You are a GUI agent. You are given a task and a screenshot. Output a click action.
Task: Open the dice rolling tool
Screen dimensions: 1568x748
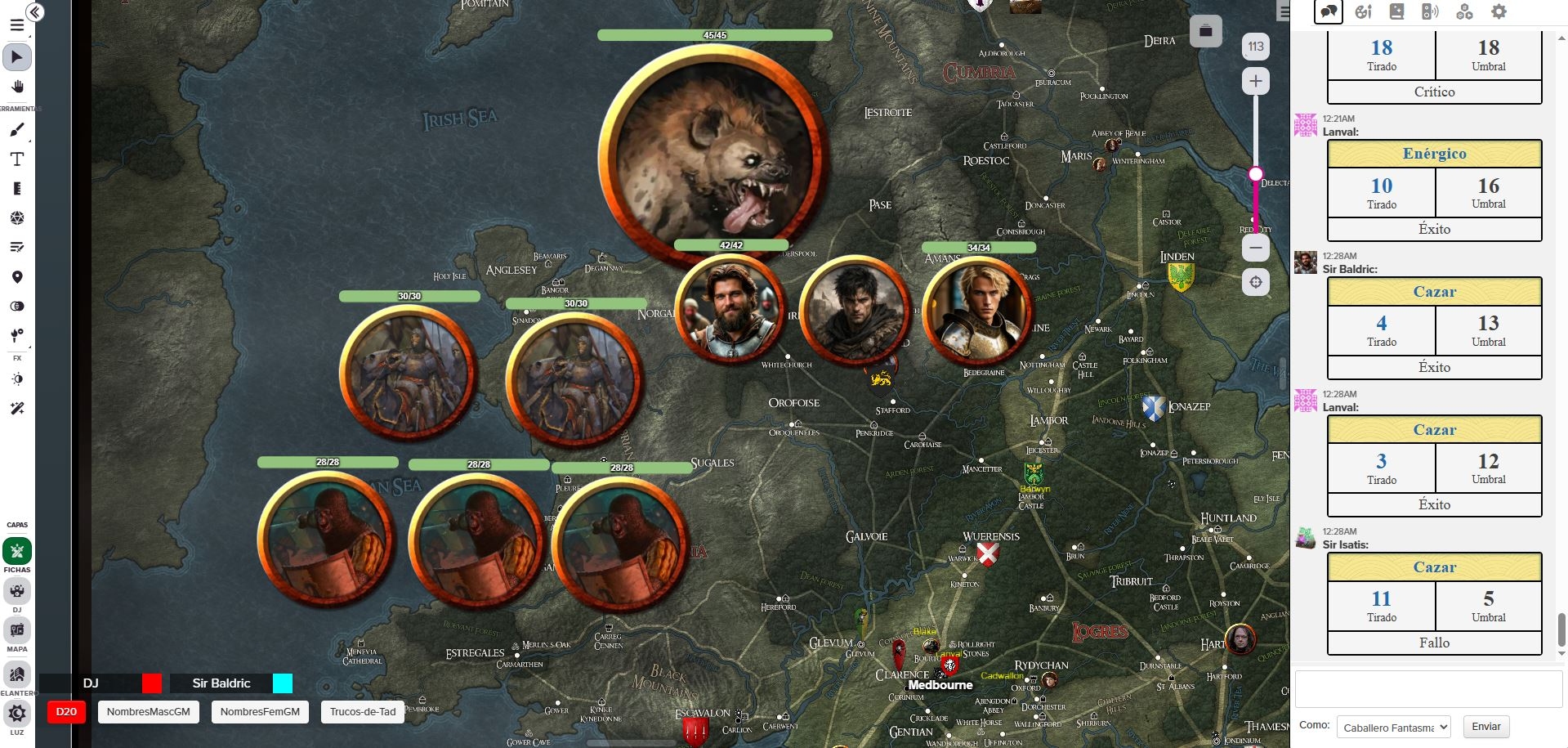(x=17, y=218)
